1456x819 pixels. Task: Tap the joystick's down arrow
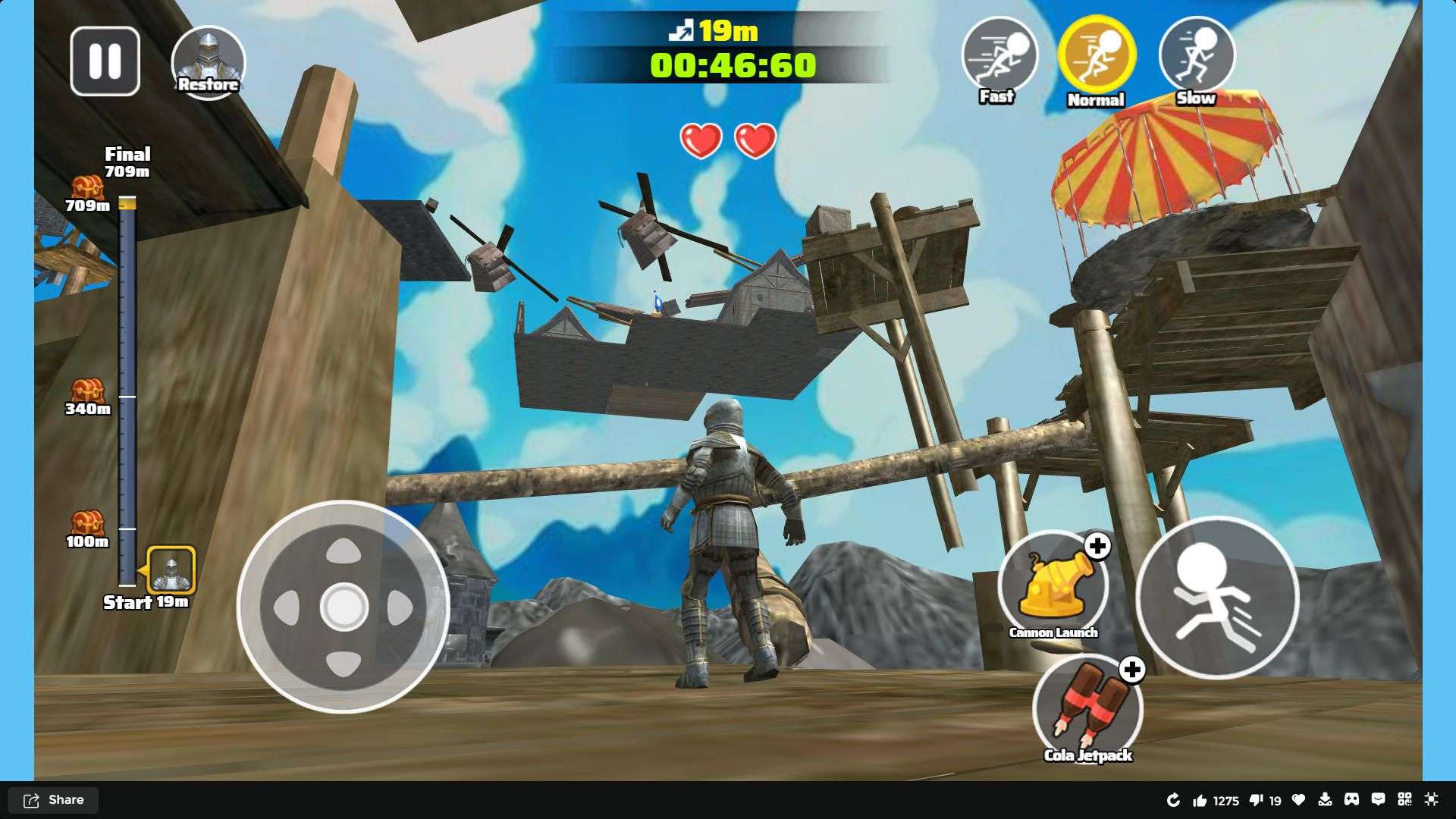[x=344, y=663]
